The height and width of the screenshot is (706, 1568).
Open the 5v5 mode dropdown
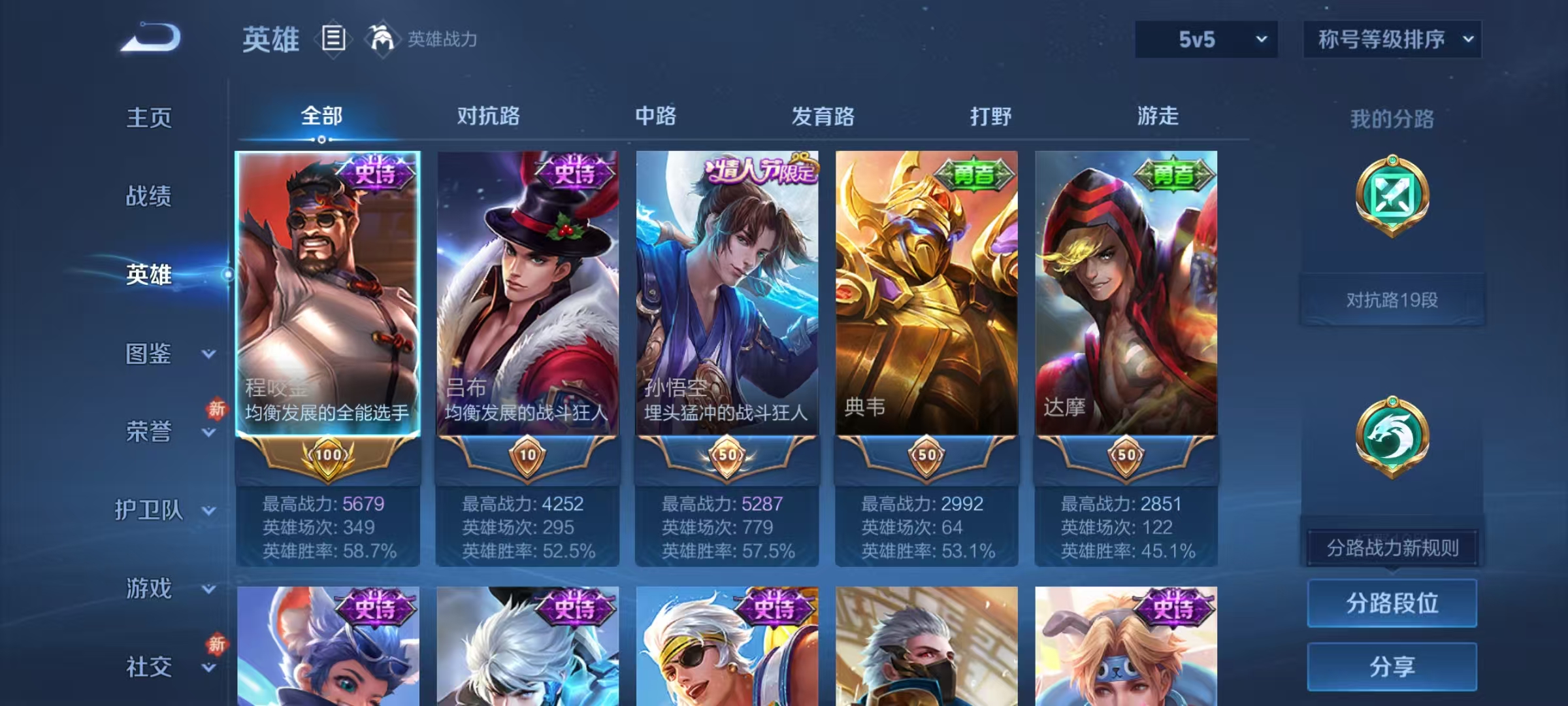point(1205,39)
